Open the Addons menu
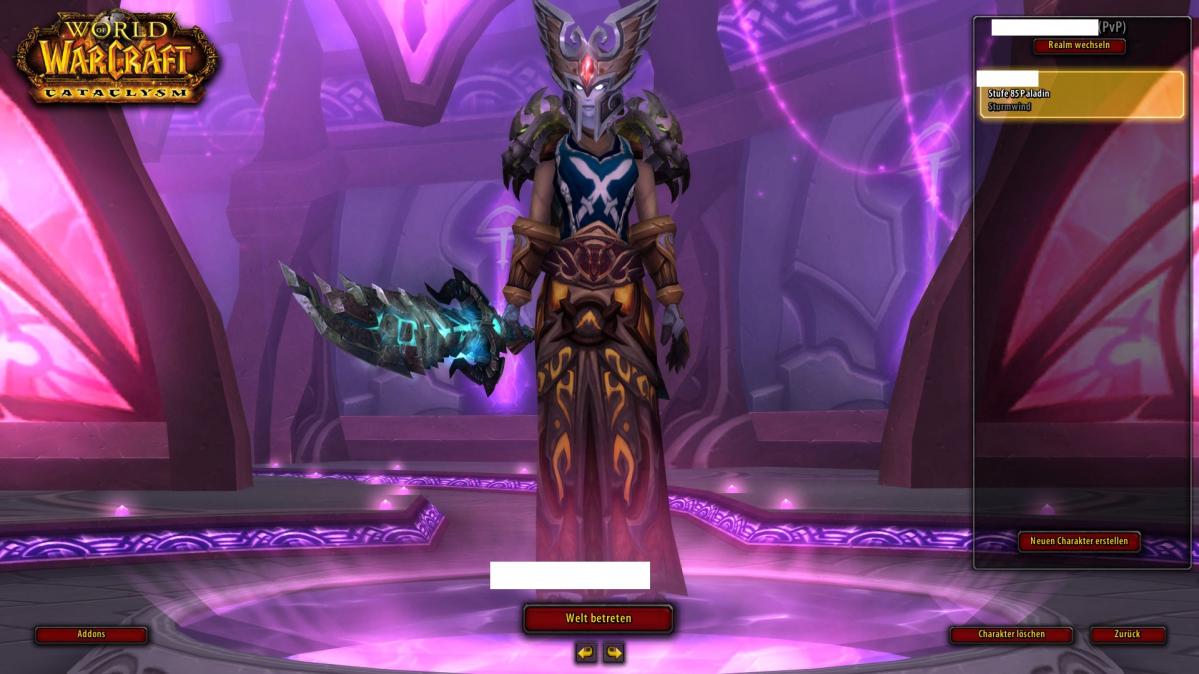The image size is (1199, 674). click(x=91, y=634)
